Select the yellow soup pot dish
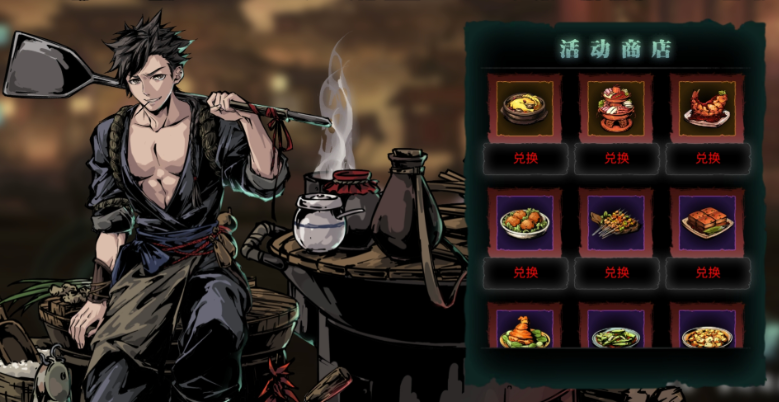 (x=525, y=107)
